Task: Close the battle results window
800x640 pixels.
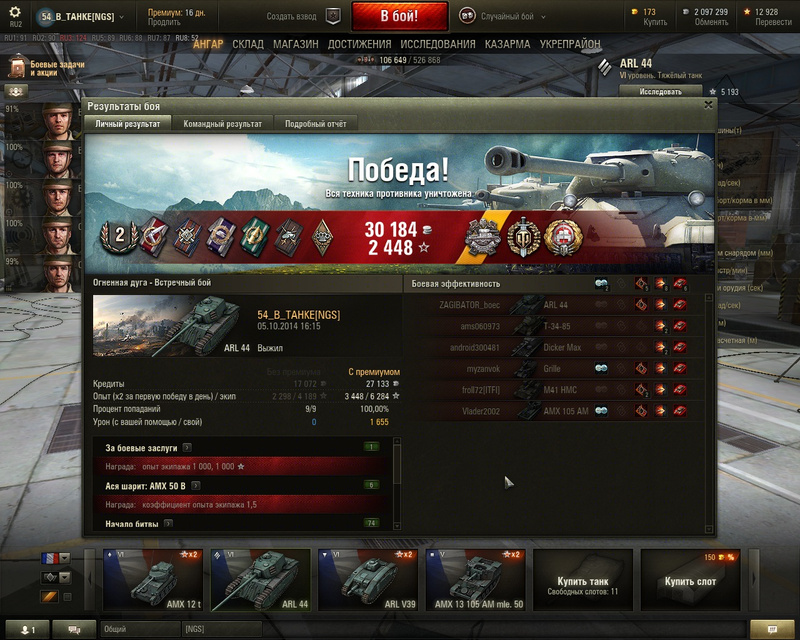Action: [709, 104]
